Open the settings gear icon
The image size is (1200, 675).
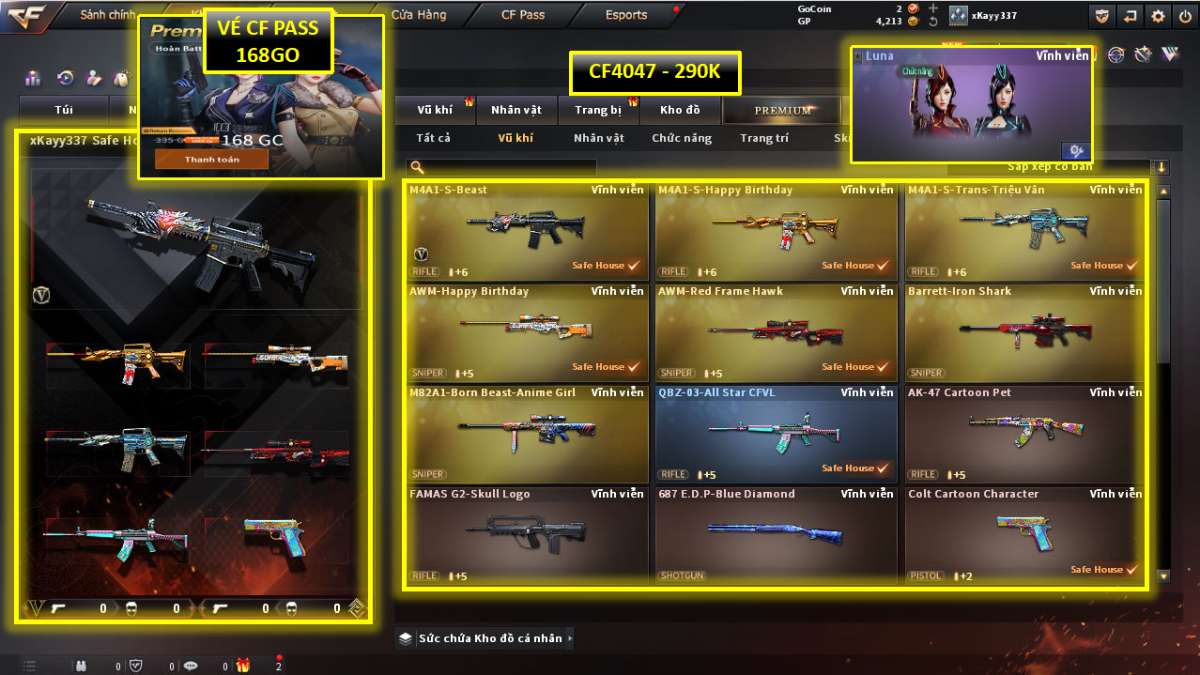click(1157, 15)
